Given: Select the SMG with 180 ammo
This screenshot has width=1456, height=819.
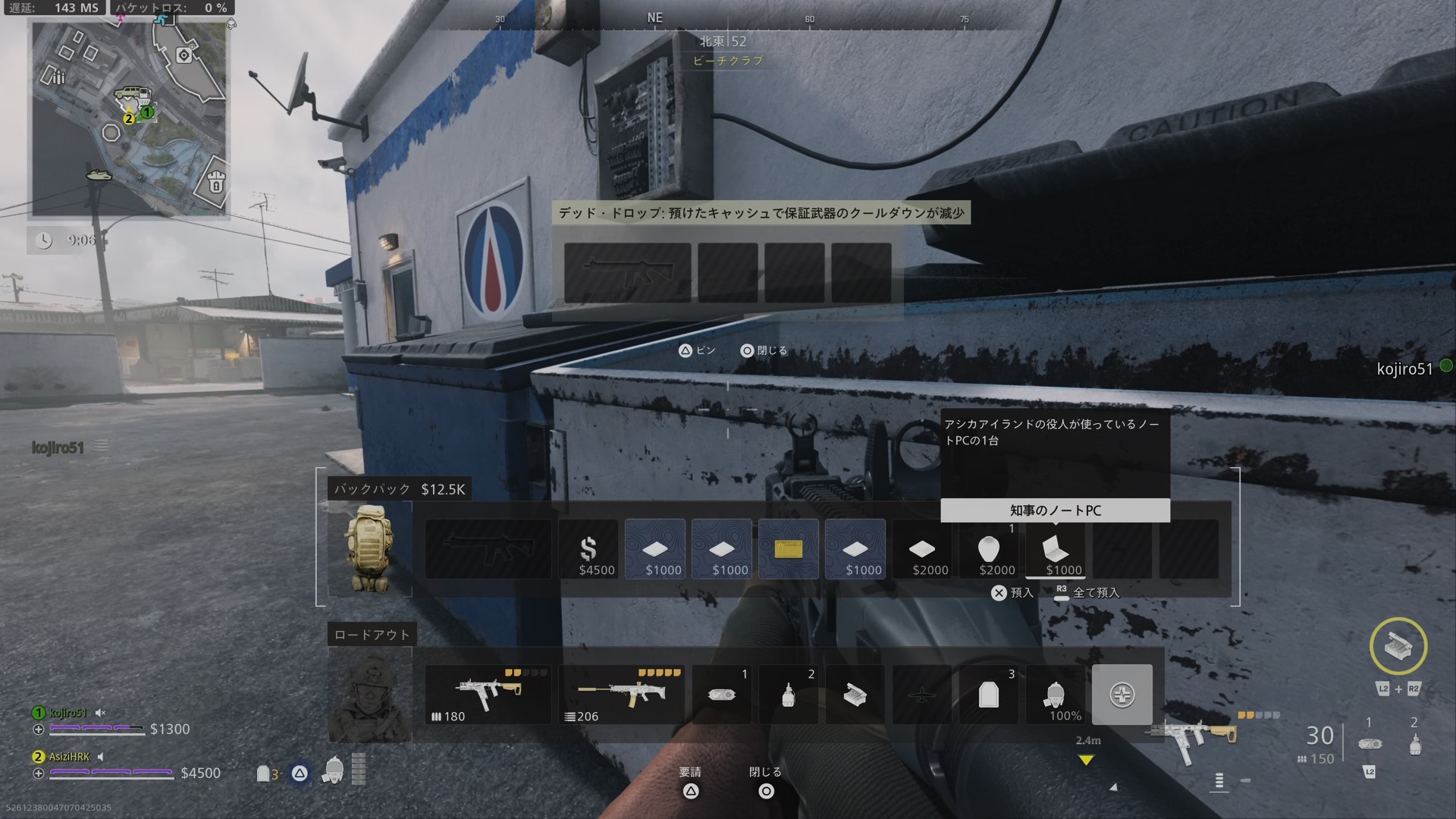Looking at the screenshot, I should pos(488,694).
